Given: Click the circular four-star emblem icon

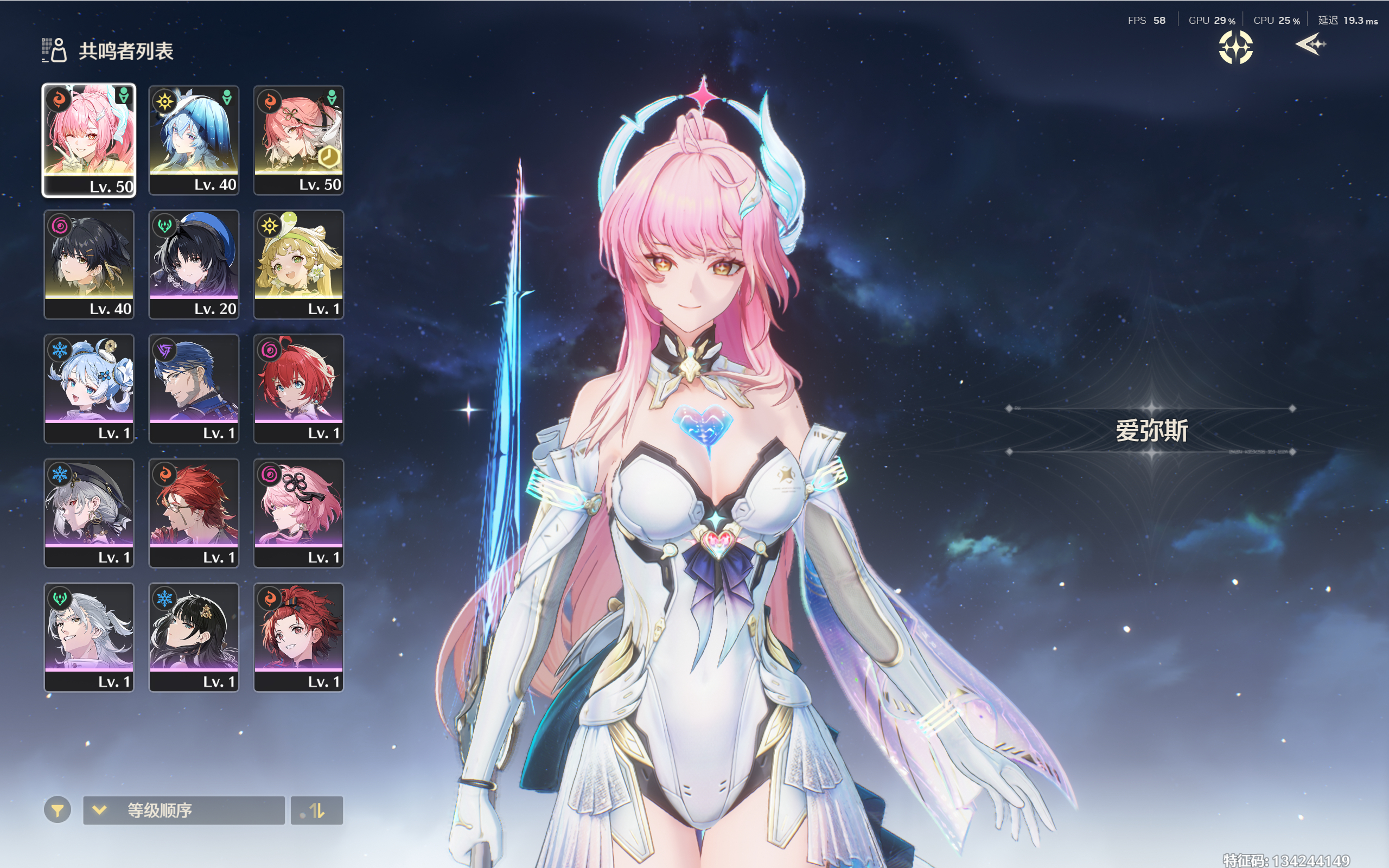Looking at the screenshot, I should click(1236, 47).
